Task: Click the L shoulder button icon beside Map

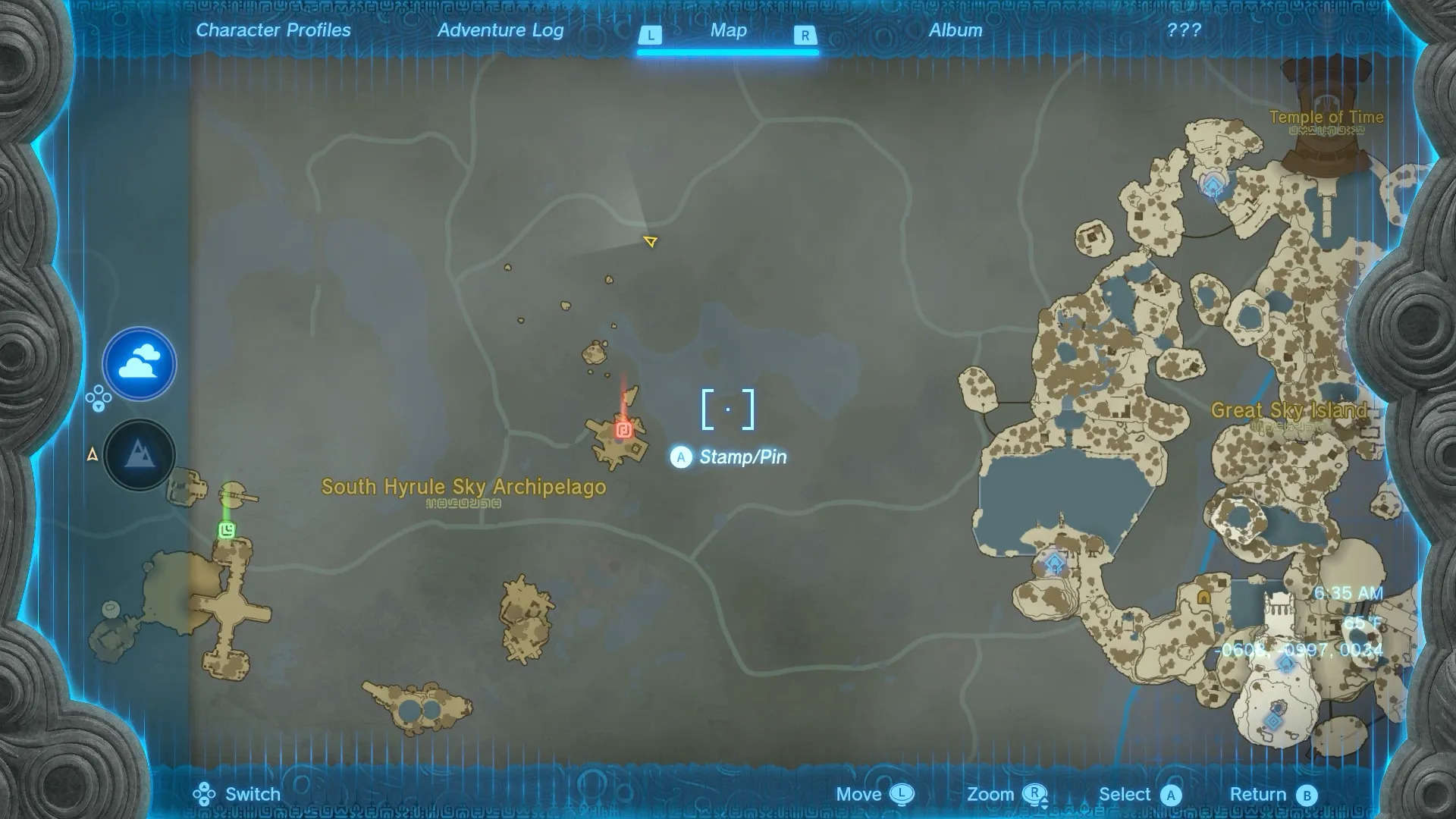Action: pos(651,34)
